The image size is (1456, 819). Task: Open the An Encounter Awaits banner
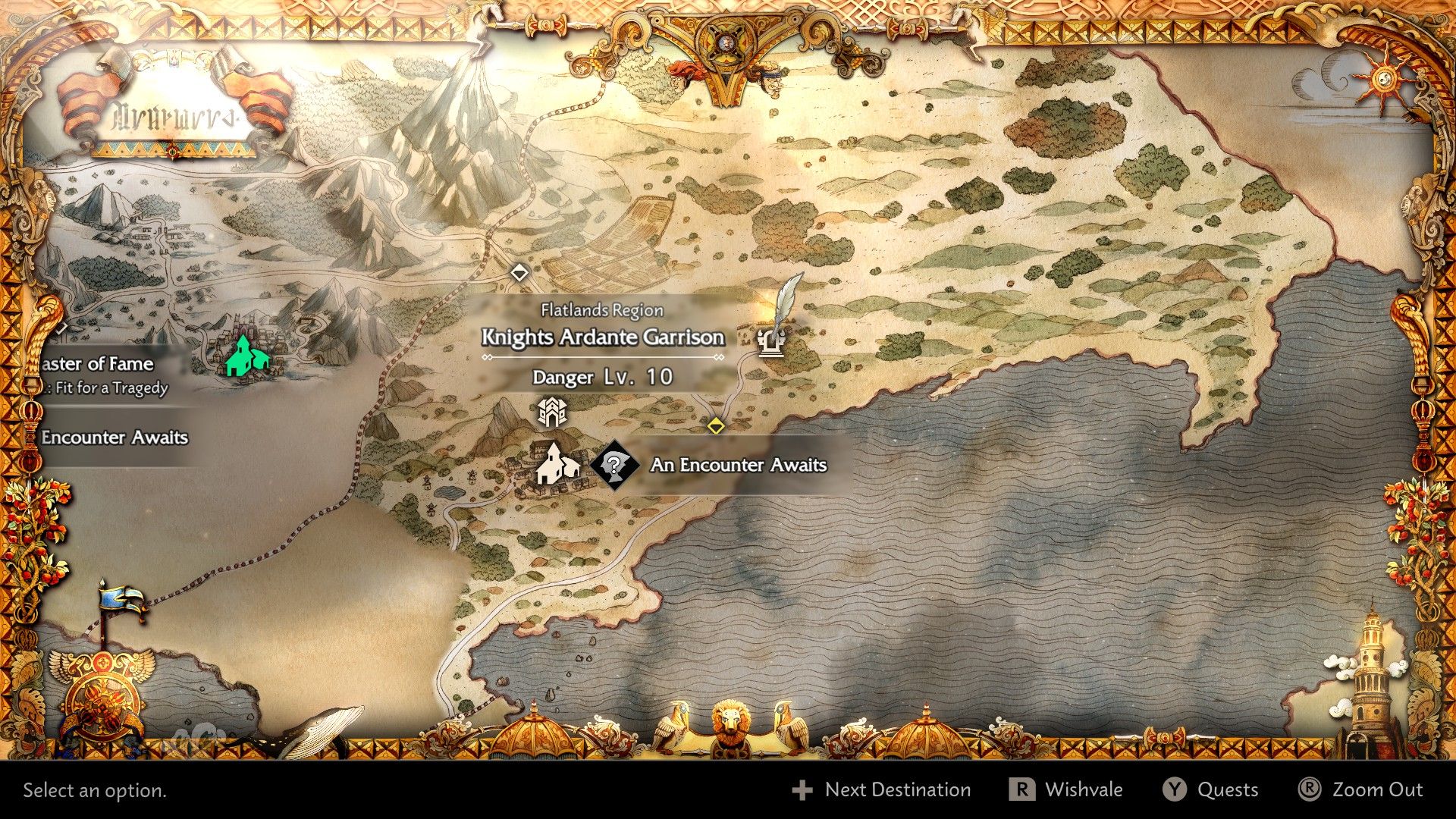[738, 465]
